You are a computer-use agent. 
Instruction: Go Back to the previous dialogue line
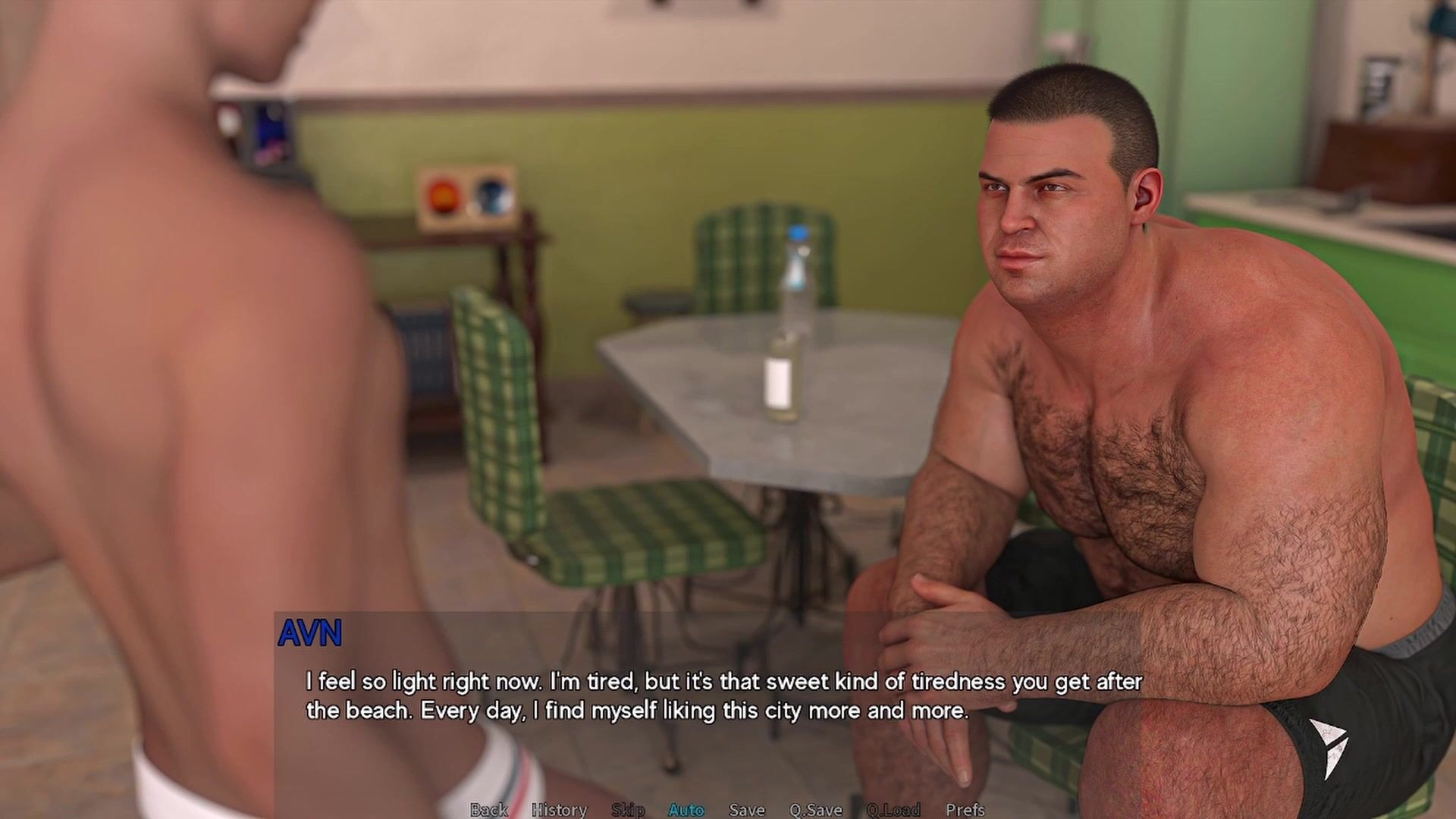click(488, 810)
